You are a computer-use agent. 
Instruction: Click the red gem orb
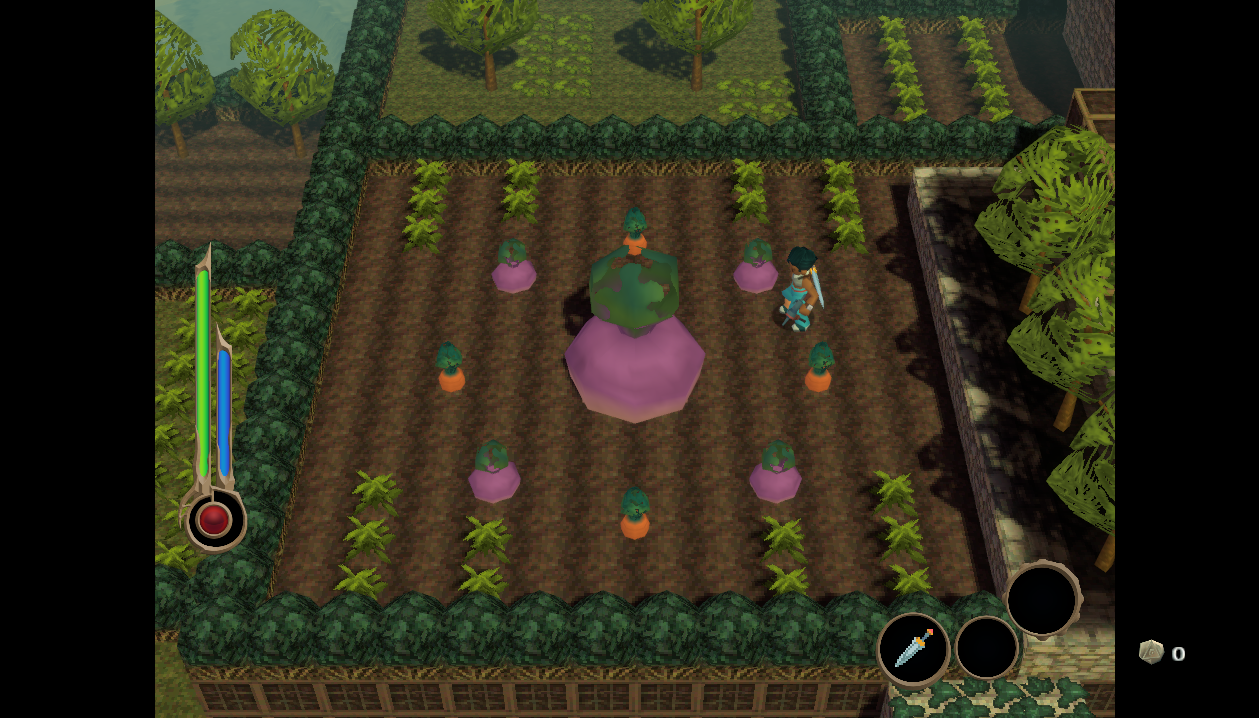[214, 520]
